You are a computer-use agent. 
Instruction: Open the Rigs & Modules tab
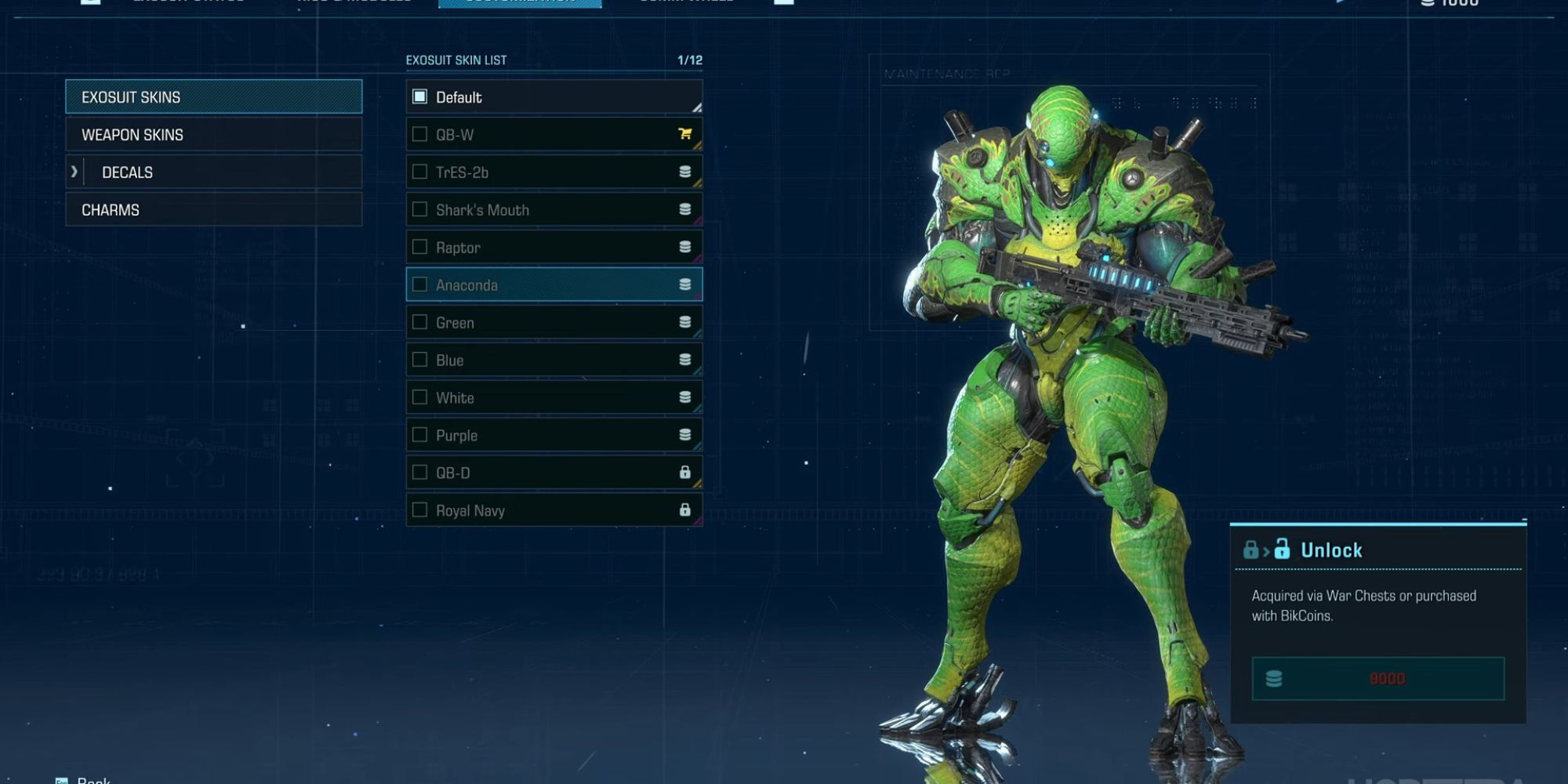[x=353, y=2]
